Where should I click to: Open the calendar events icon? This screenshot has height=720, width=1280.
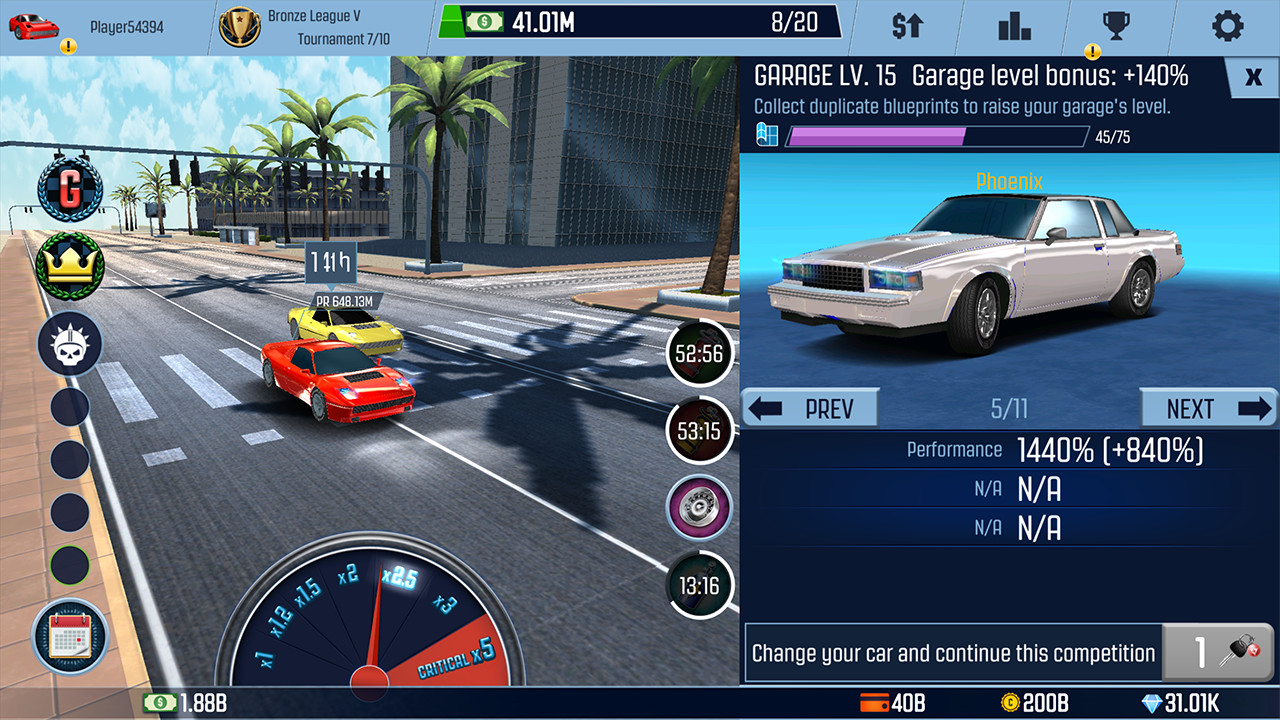[69, 638]
